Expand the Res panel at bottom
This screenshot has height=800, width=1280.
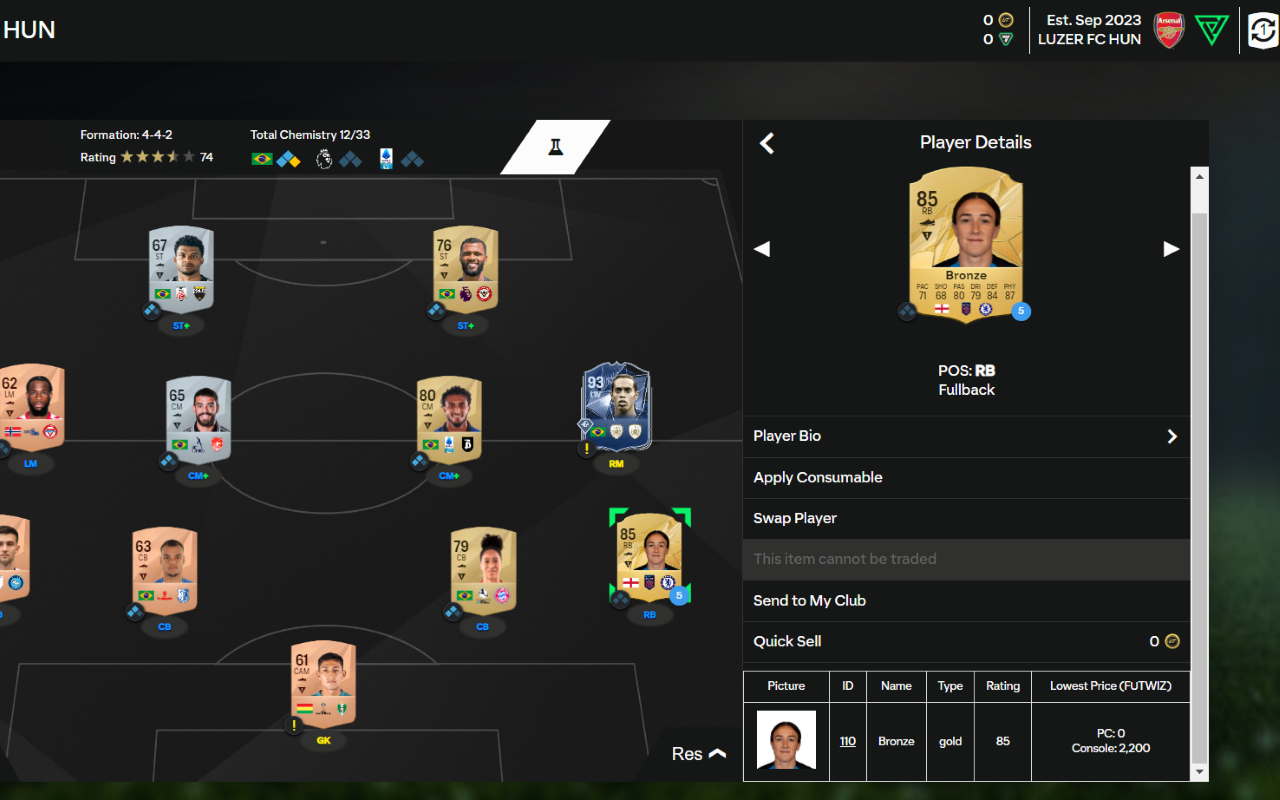697,753
